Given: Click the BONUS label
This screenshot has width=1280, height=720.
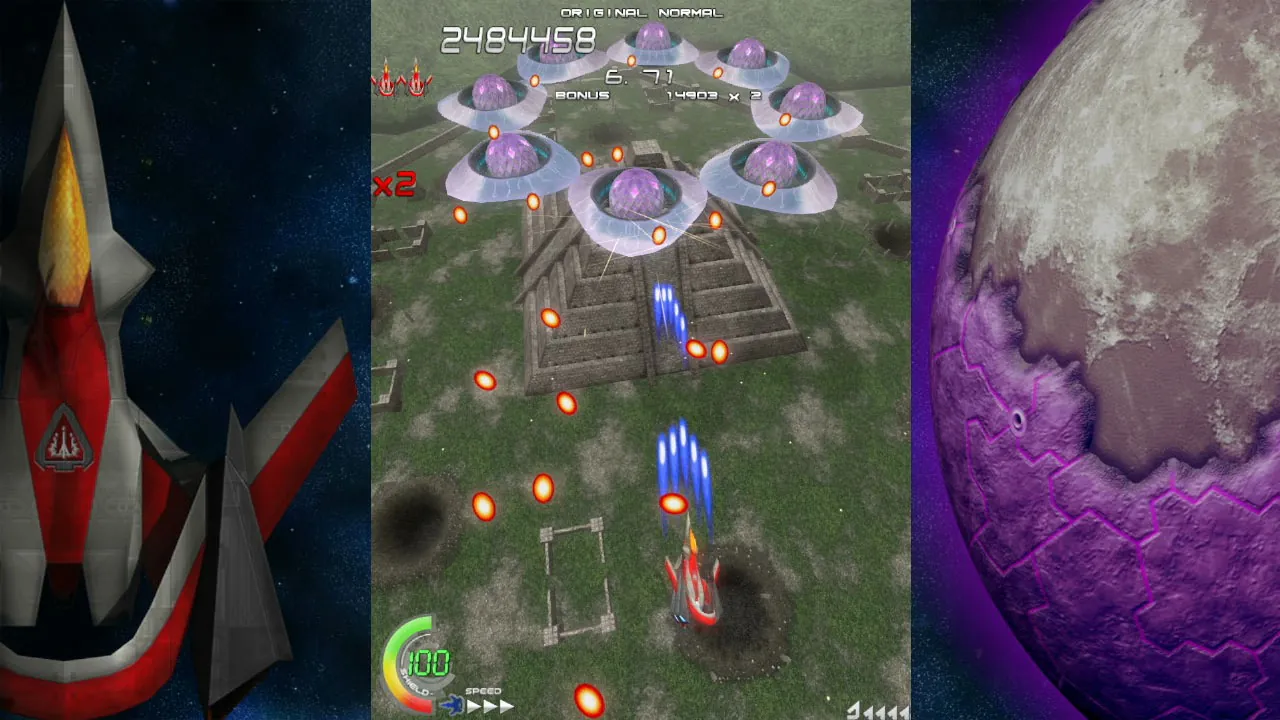Looking at the screenshot, I should 581,94.
